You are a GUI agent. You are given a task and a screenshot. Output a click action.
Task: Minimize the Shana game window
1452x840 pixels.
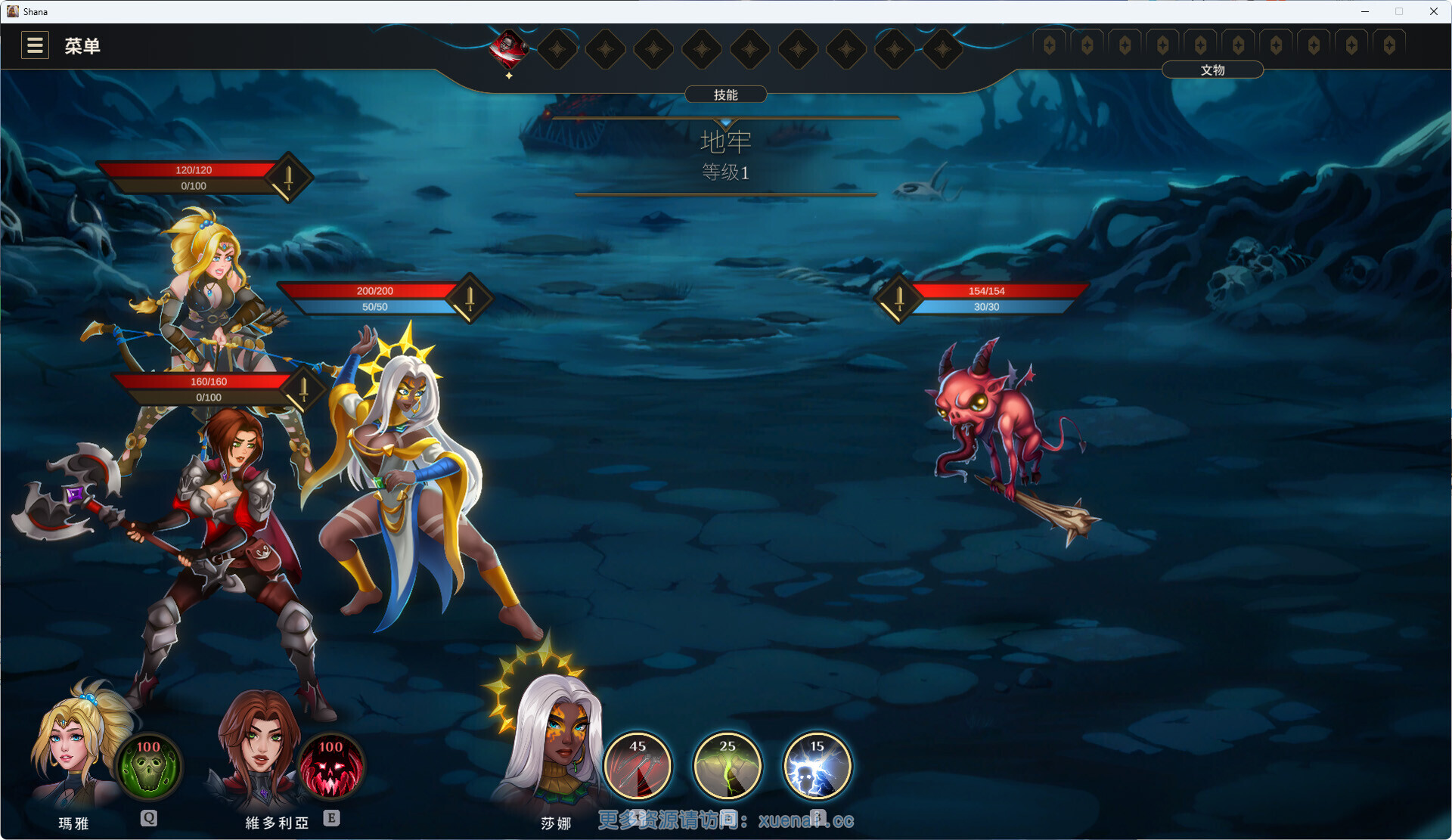(1365, 11)
